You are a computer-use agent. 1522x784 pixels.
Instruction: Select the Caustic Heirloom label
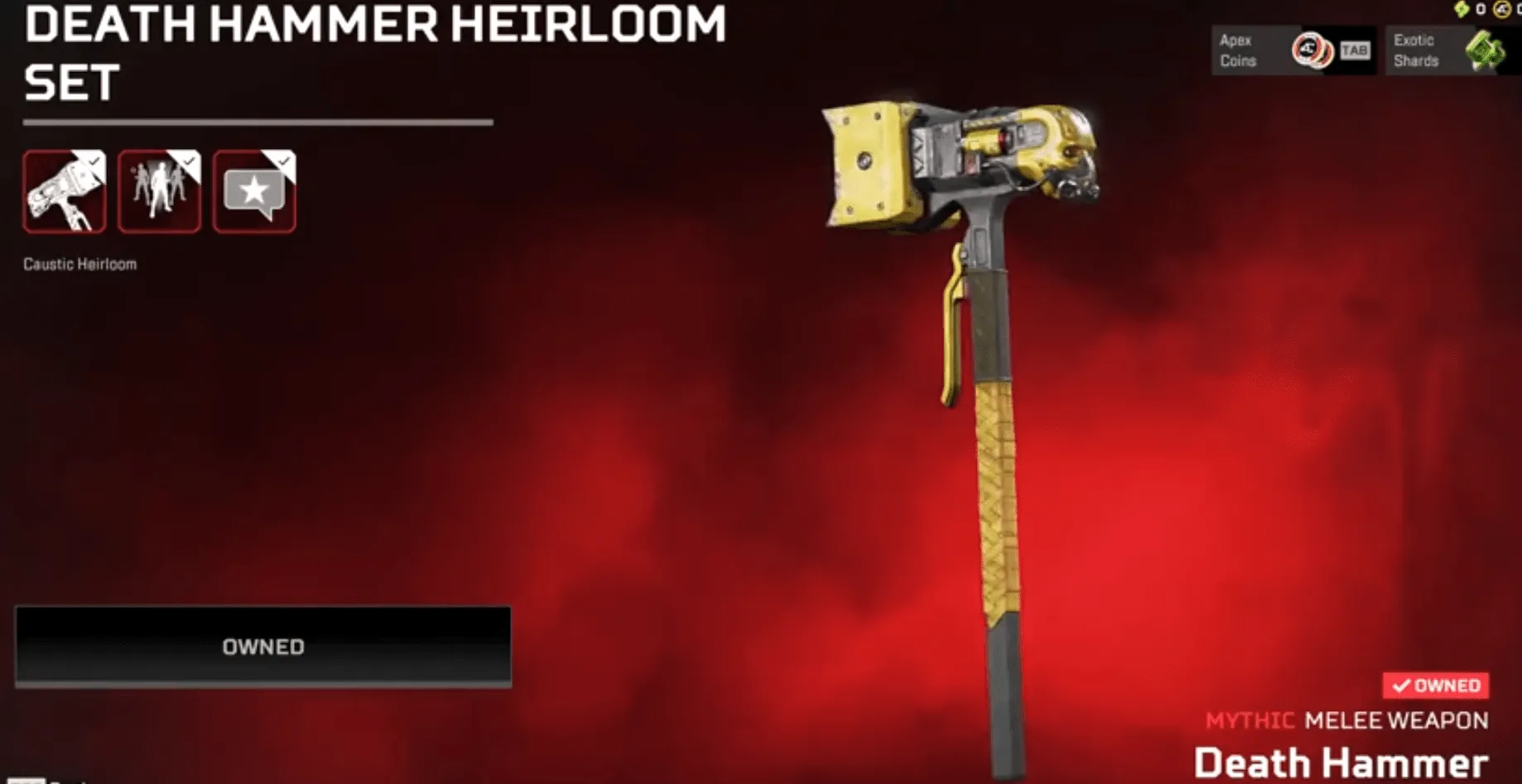coord(80,264)
